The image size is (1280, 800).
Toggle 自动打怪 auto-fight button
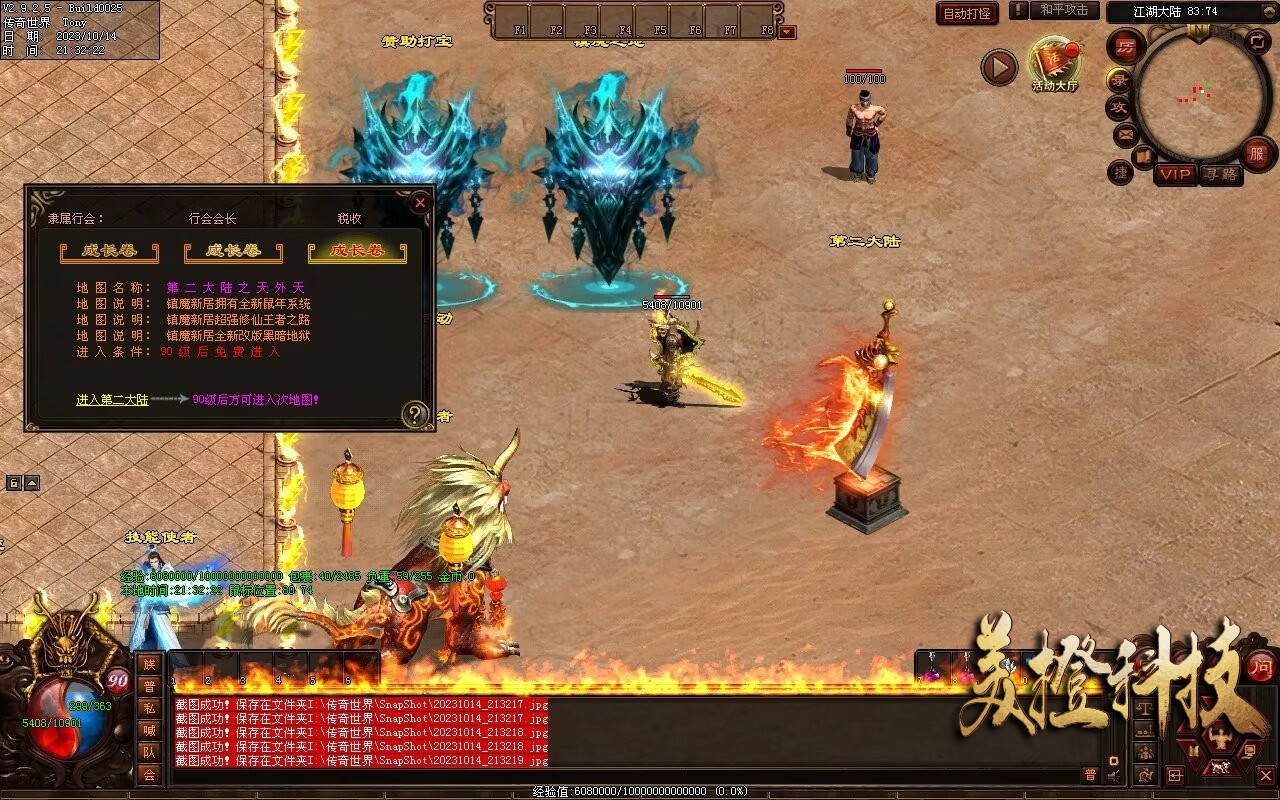967,14
